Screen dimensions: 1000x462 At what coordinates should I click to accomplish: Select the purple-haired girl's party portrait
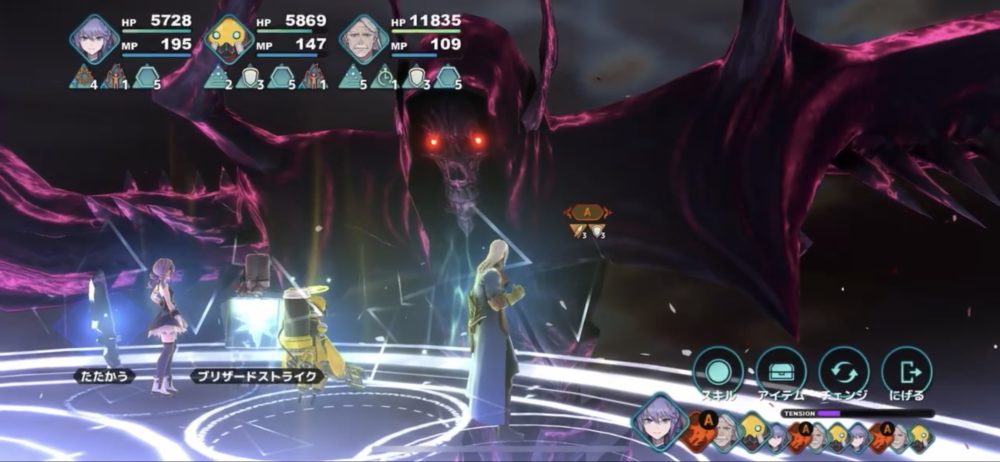pos(95,39)
